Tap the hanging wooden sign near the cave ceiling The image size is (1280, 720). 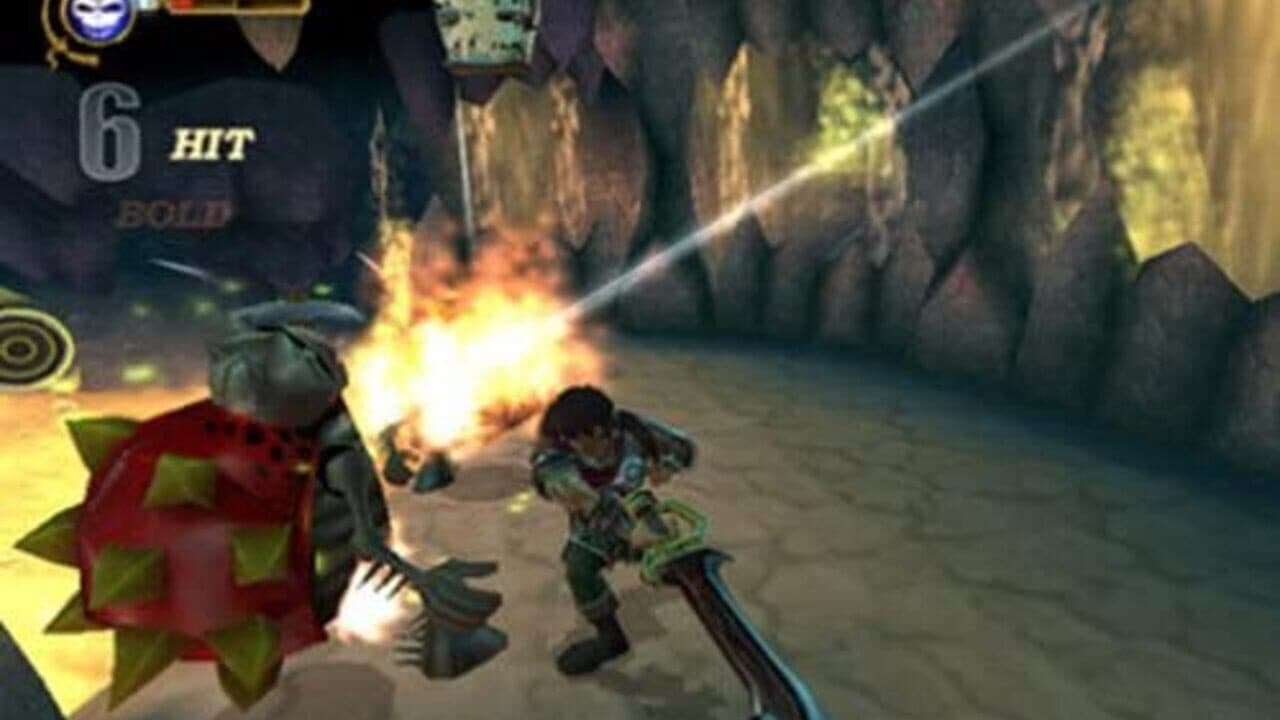(x=485, y=30)
